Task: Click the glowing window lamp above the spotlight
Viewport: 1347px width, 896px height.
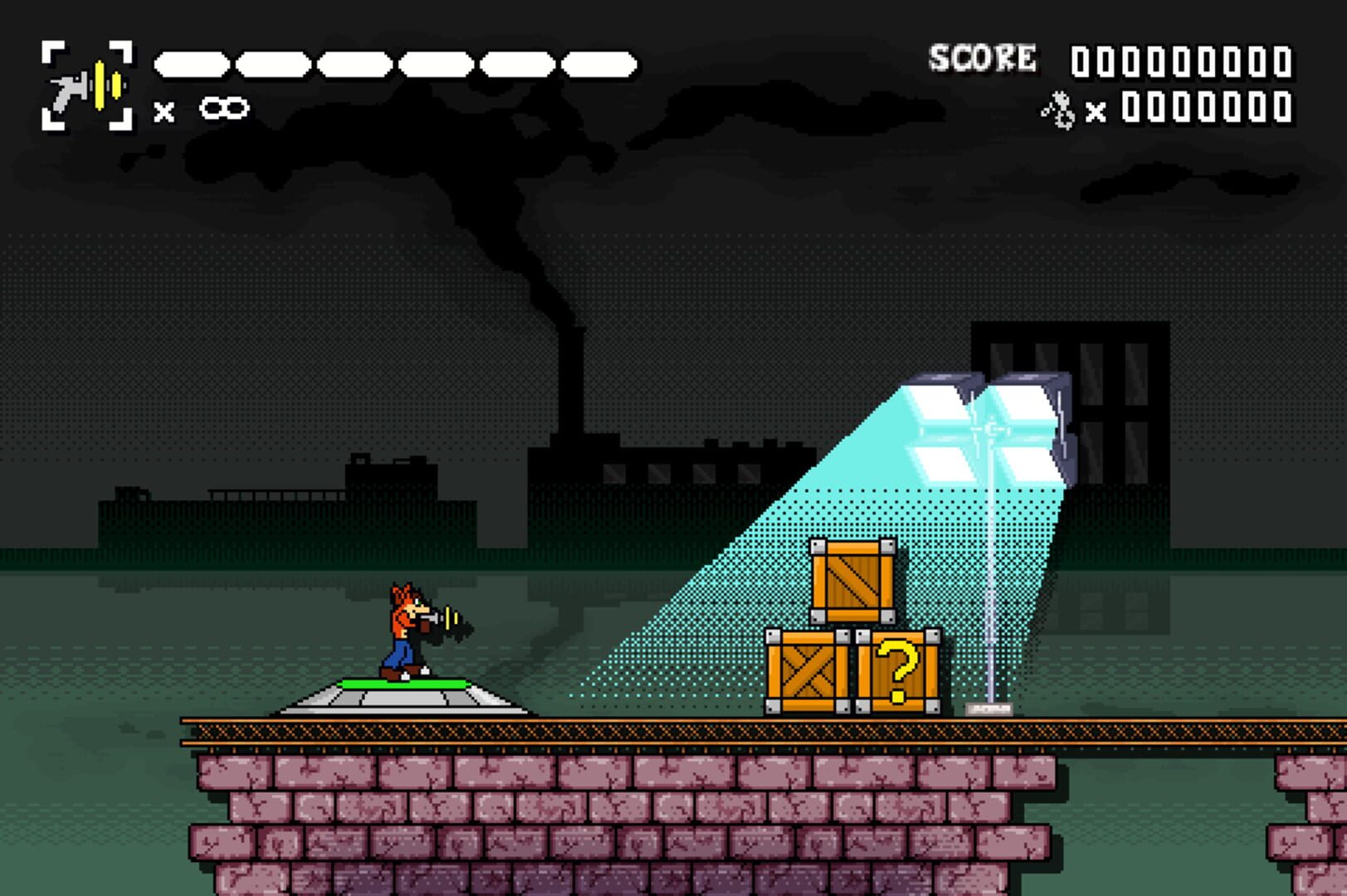Action: (x=988, y=423)
